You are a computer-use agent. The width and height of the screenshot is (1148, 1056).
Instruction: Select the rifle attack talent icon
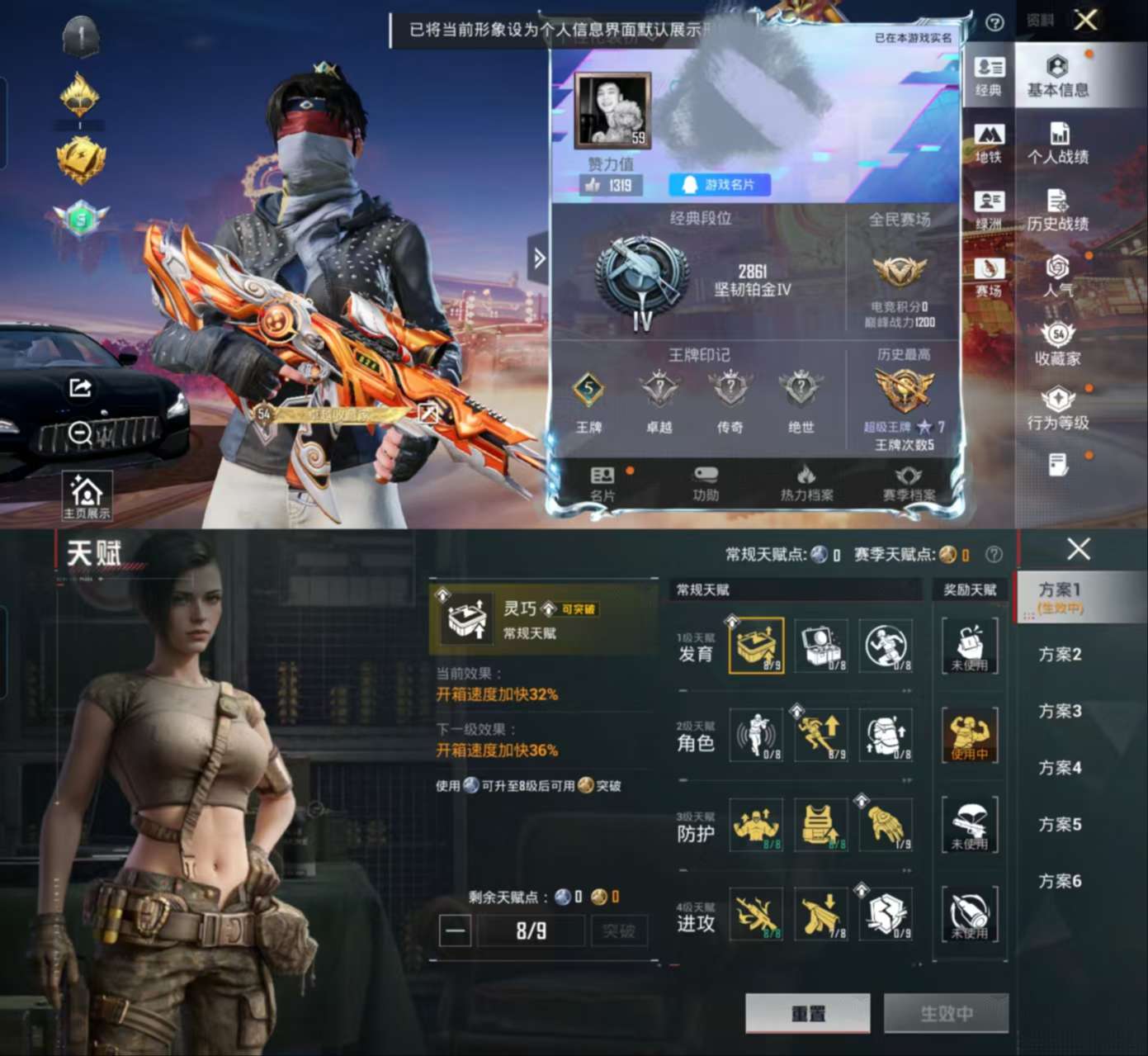[756, 913]
